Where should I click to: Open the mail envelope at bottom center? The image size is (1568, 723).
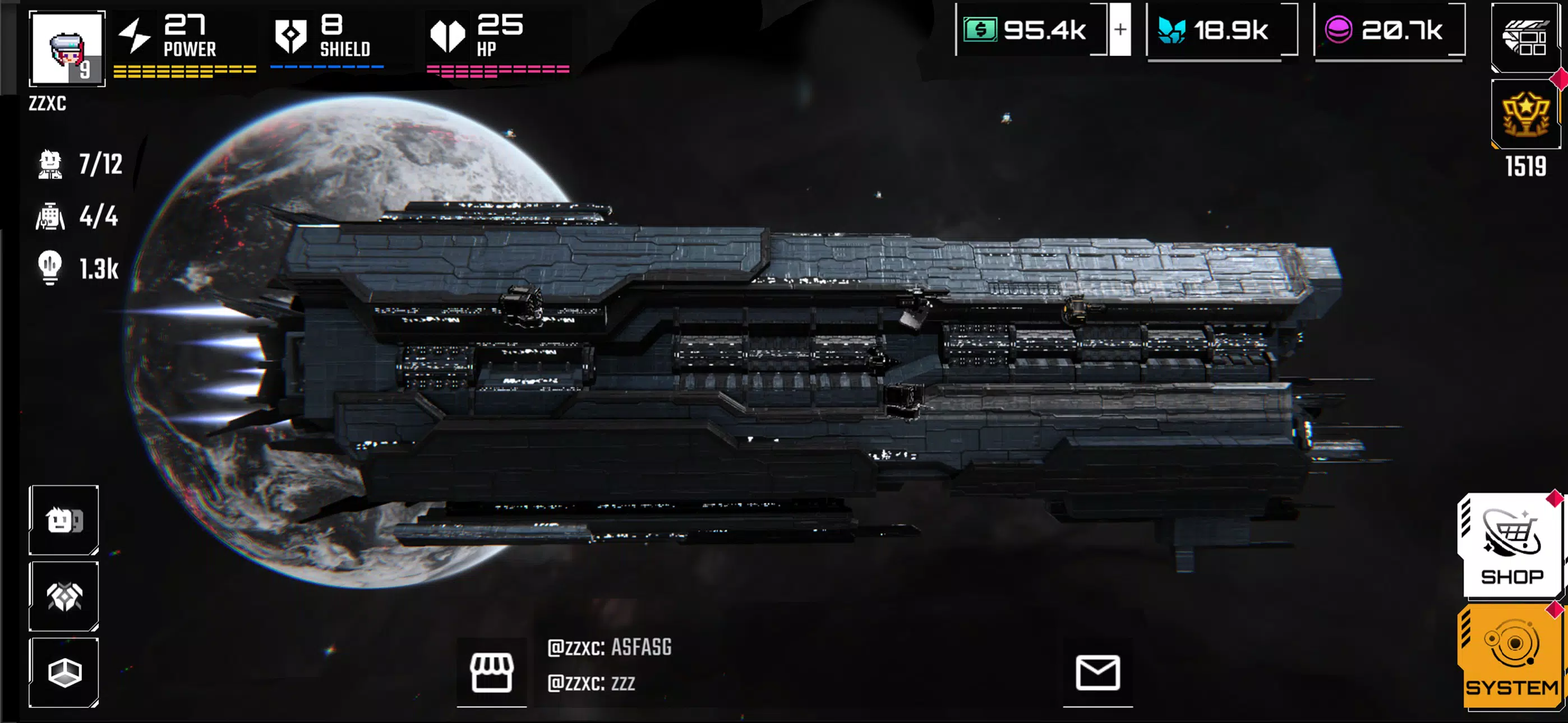click(x=1099, y=673)
